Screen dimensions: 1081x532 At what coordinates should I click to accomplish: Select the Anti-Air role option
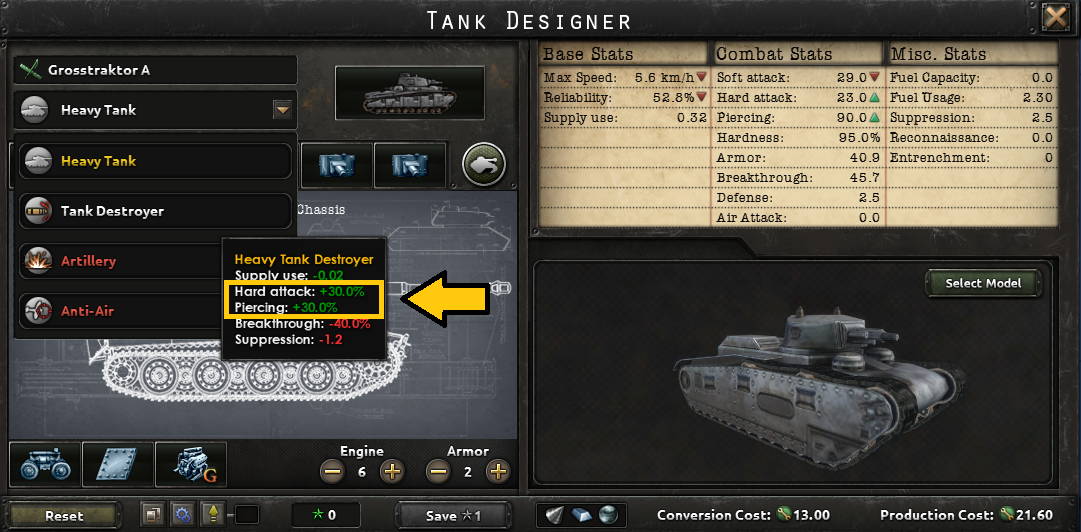point(120,311)
